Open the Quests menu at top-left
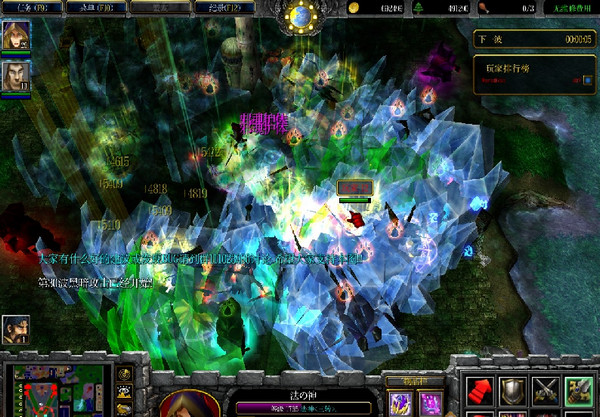600x417 pixels. click(x=30, y=7)
